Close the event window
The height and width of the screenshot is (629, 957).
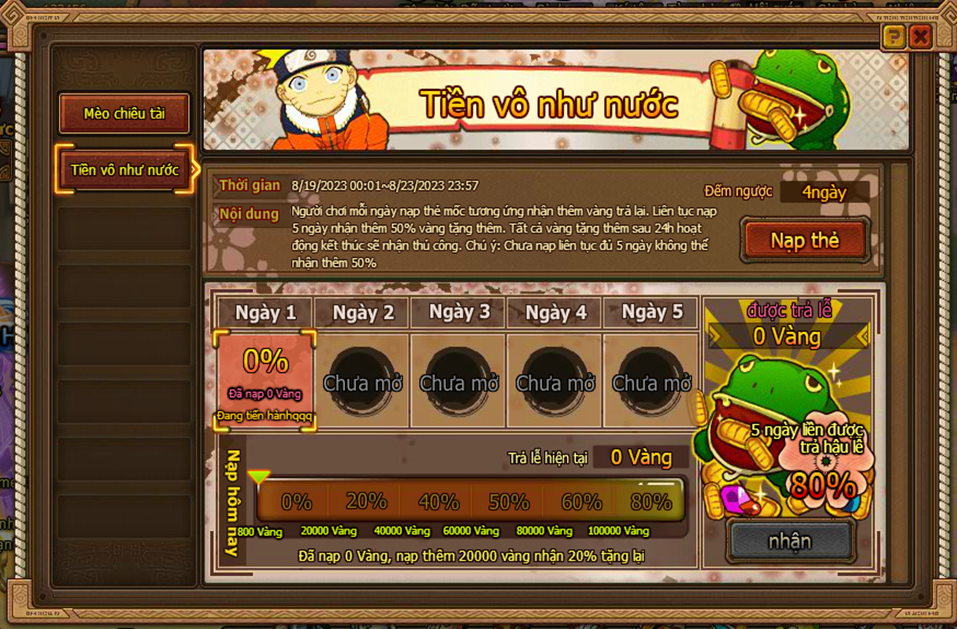pyautogui.click(x=921, y=38)
